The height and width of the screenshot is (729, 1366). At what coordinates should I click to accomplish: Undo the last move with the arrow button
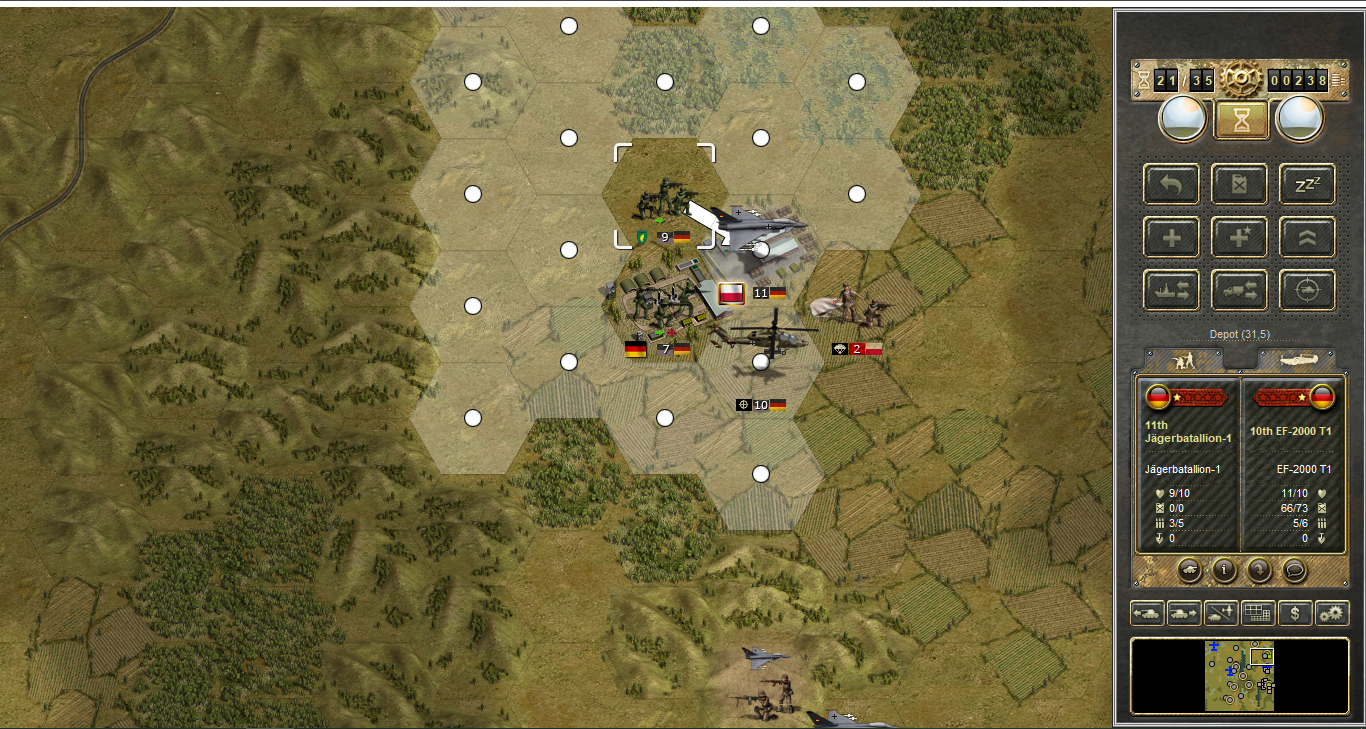[x=1172, y=184]
